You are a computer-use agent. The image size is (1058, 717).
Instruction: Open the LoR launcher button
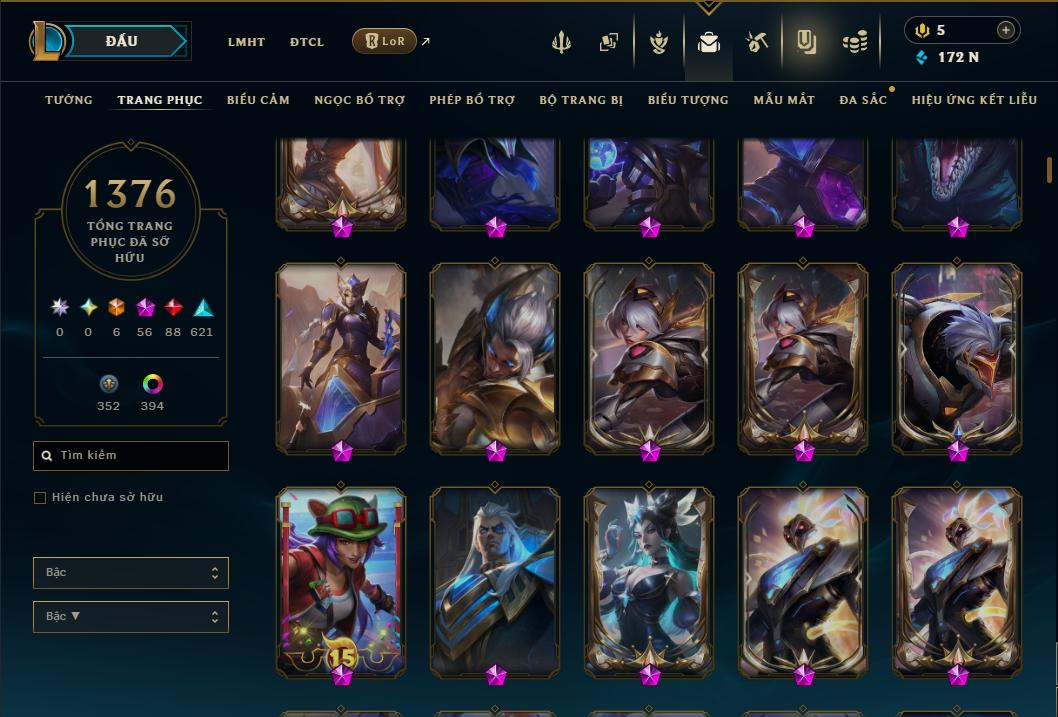tap(384, 41)
